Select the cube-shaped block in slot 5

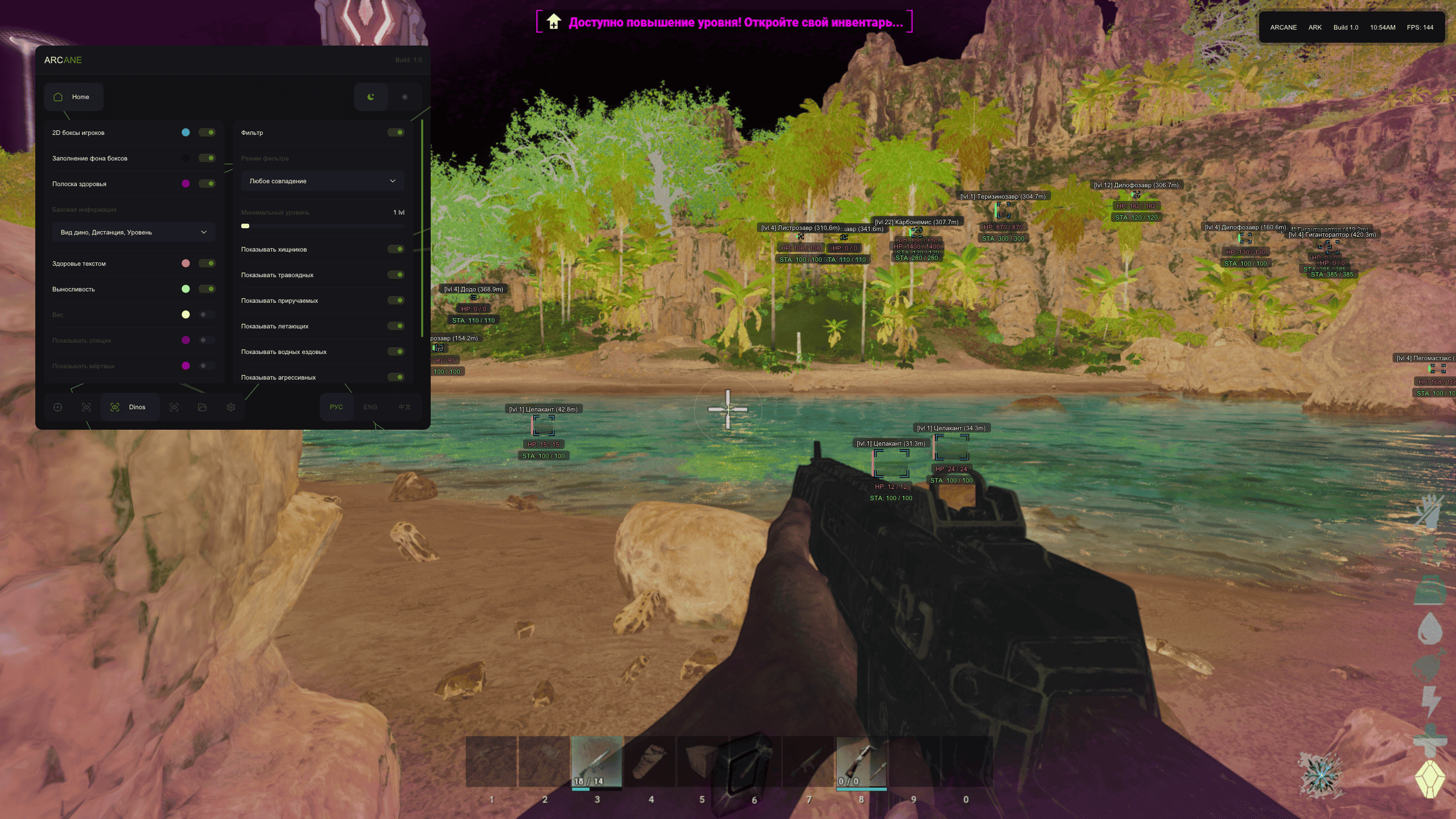[702, 762]
